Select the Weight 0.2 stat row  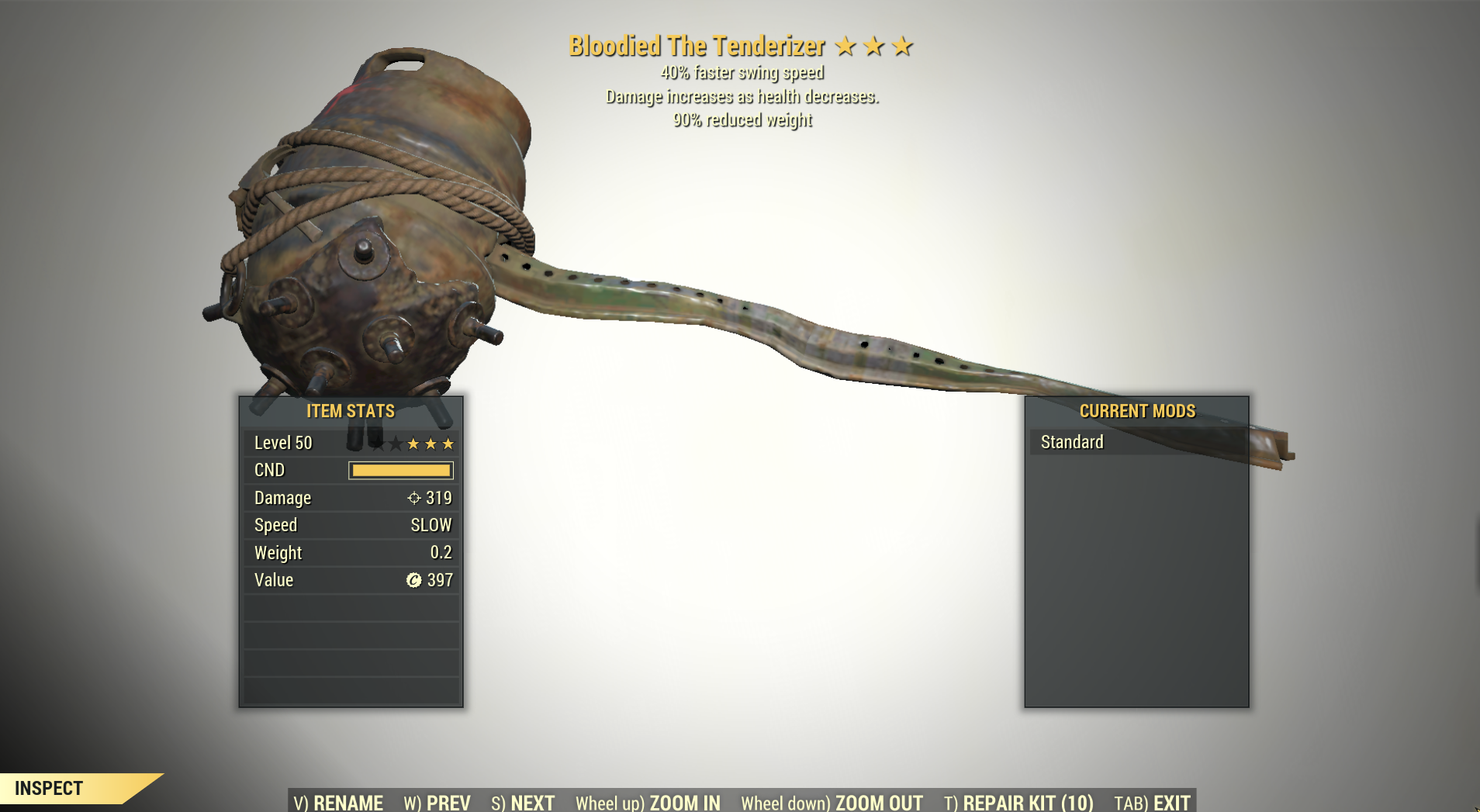351,552
